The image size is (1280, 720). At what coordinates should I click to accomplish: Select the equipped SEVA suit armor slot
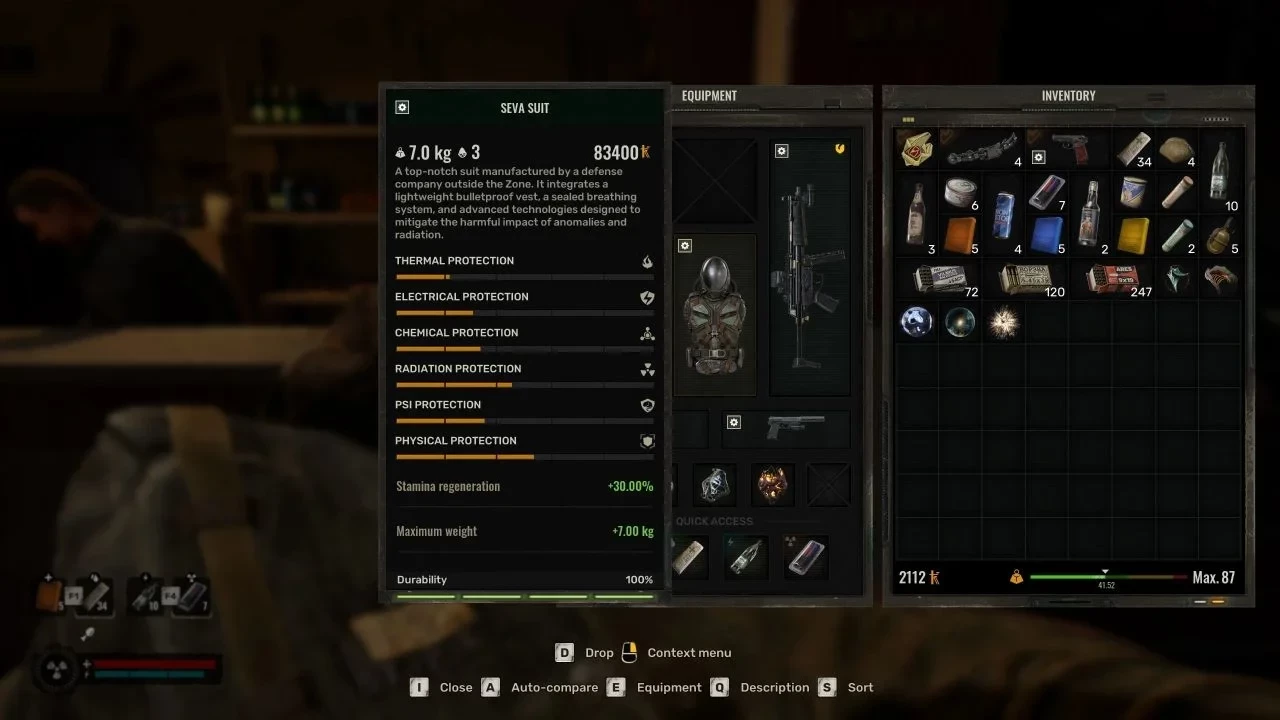point(715,315)
